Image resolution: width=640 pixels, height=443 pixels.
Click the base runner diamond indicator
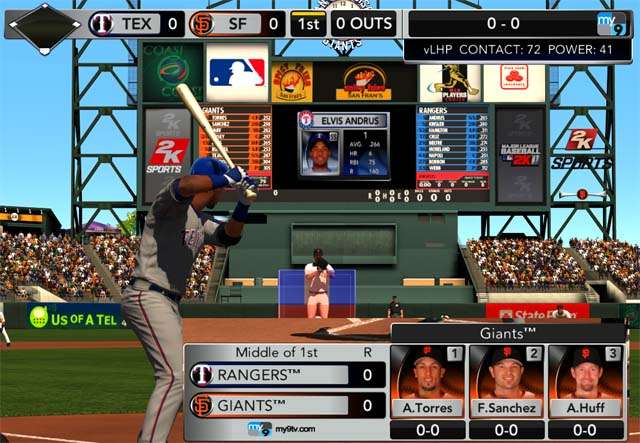(44, 26)
